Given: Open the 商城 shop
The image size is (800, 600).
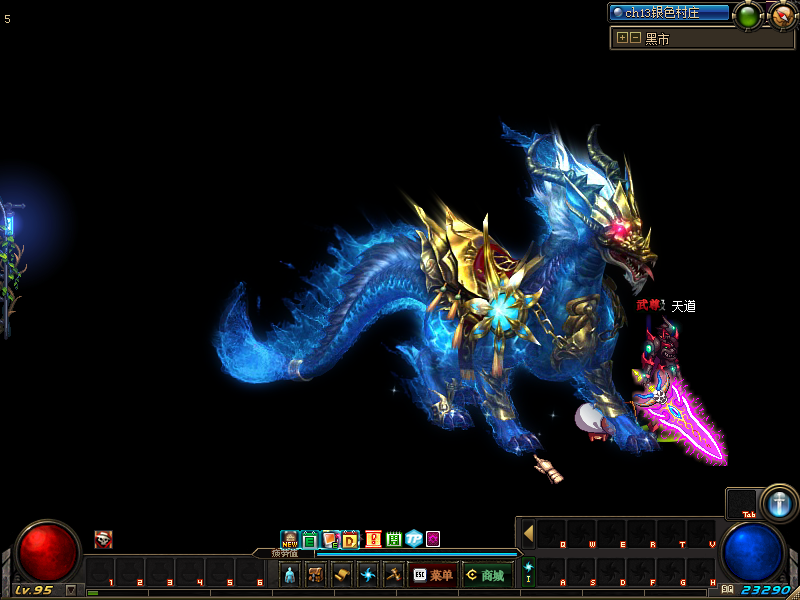Looking at the screenshot, I should [x=488, y=575].
